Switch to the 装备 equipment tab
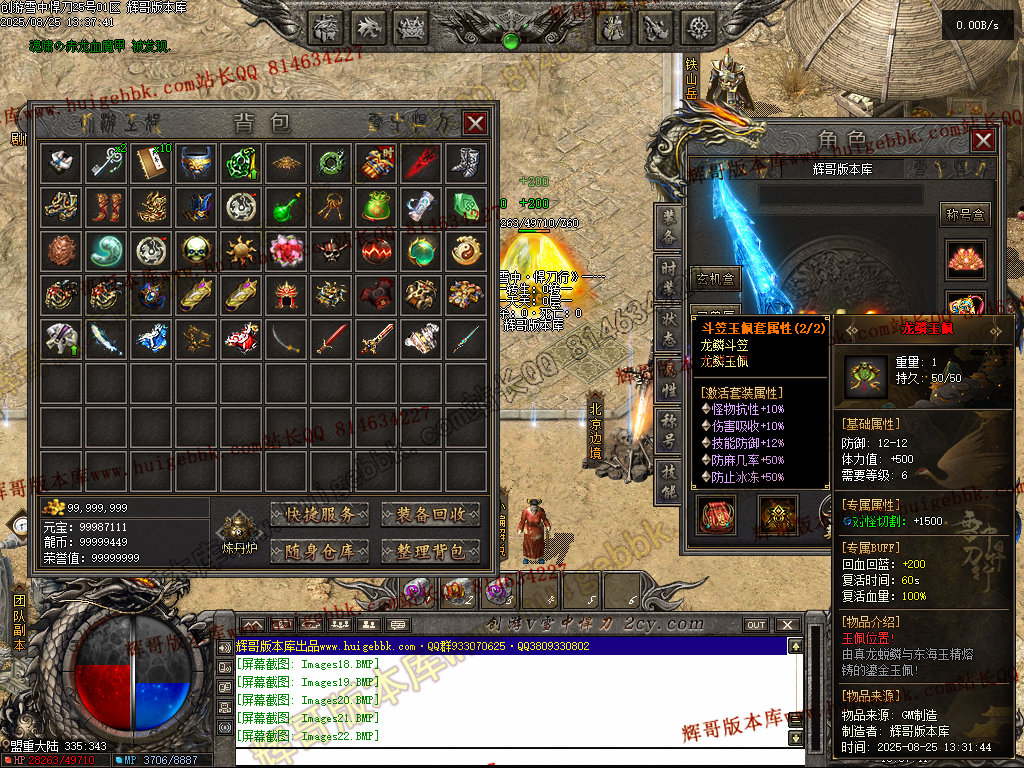 pos(667,229)
